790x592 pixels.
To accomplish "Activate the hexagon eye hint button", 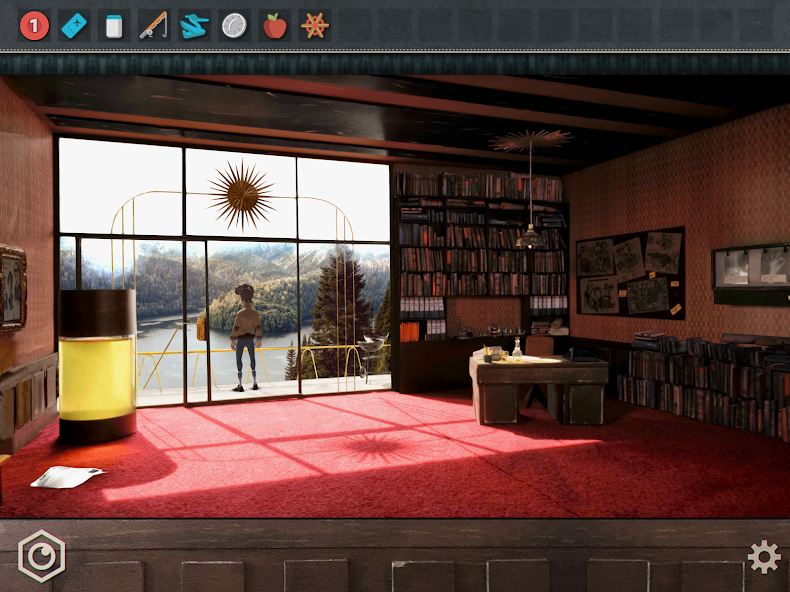I will pyautogui.click(x=41, y=556).
